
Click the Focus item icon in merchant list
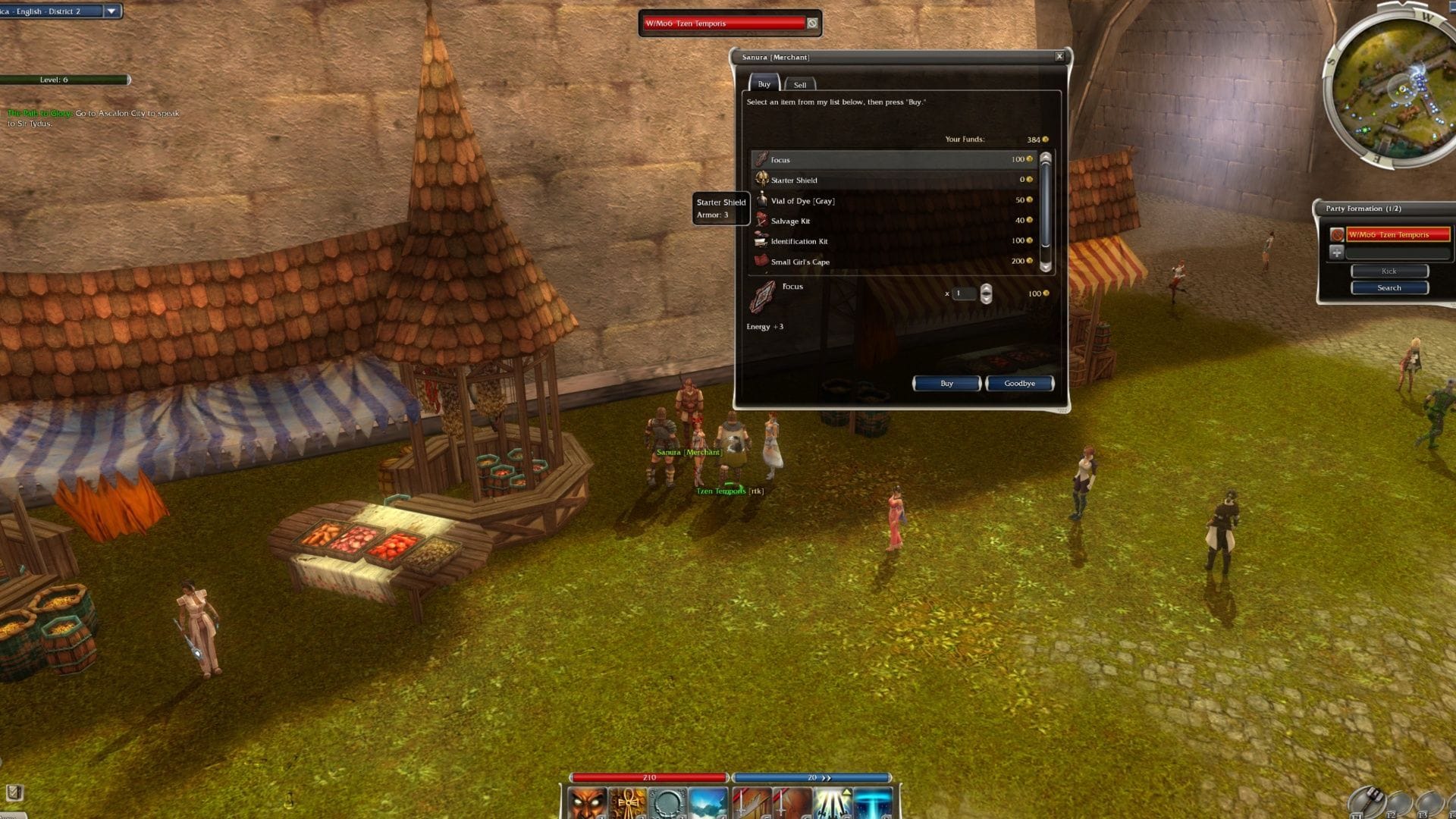pos(763,160)
